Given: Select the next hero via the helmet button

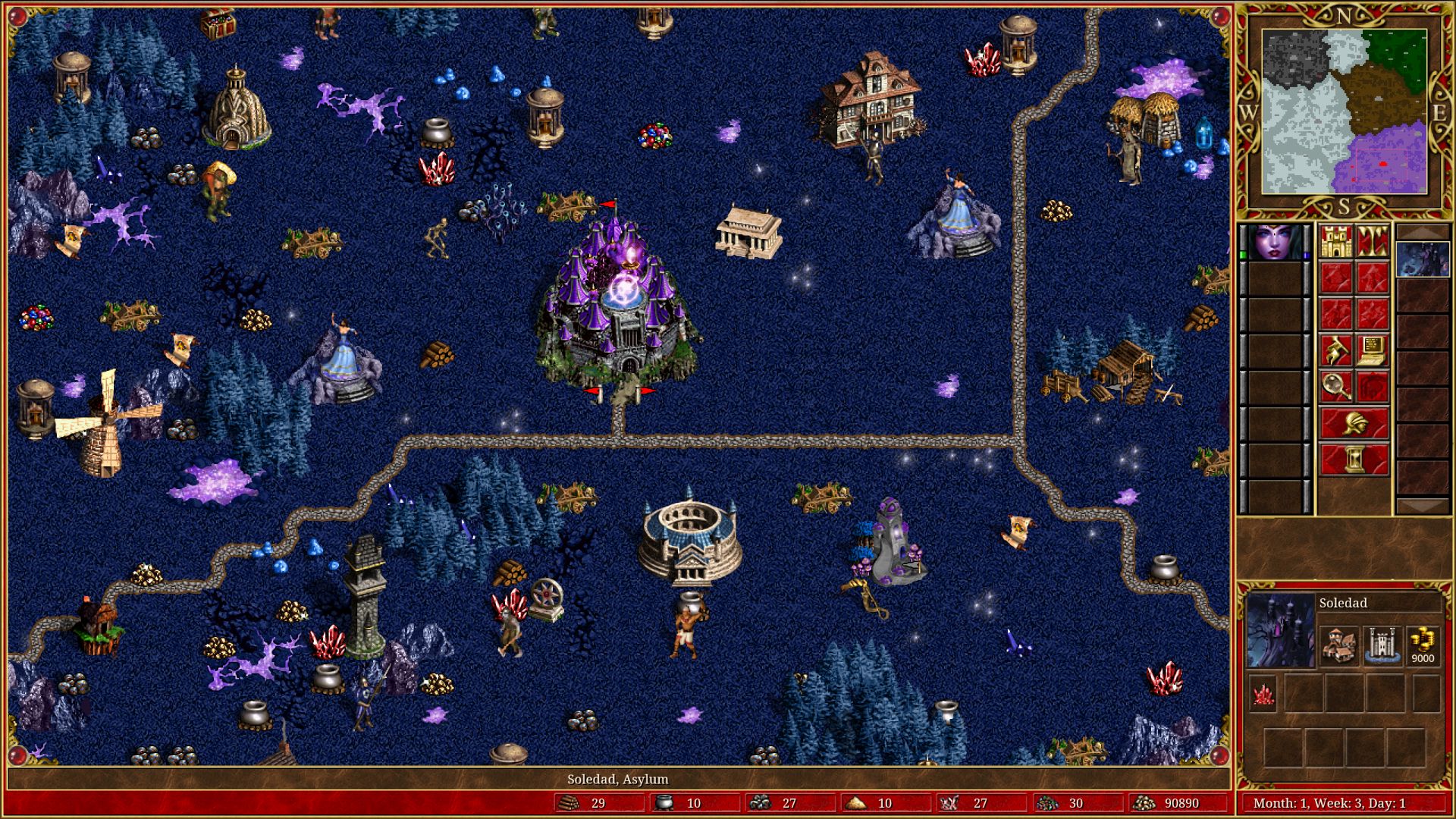Looking at the screenshot, I should click(x=1354, y=423).
